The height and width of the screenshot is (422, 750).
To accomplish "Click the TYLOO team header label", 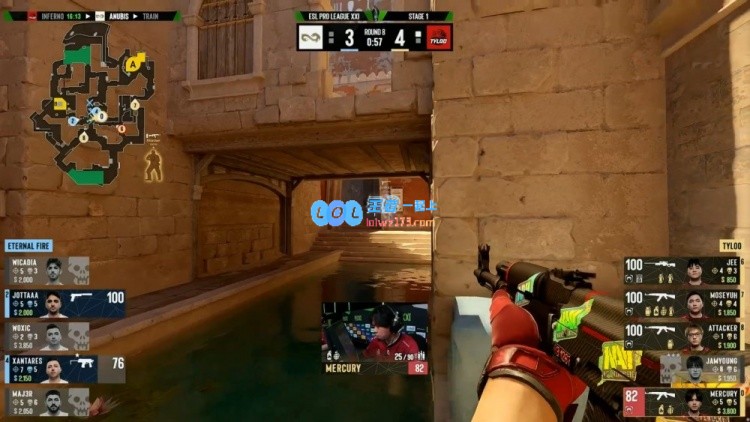I will click(731, 246).
